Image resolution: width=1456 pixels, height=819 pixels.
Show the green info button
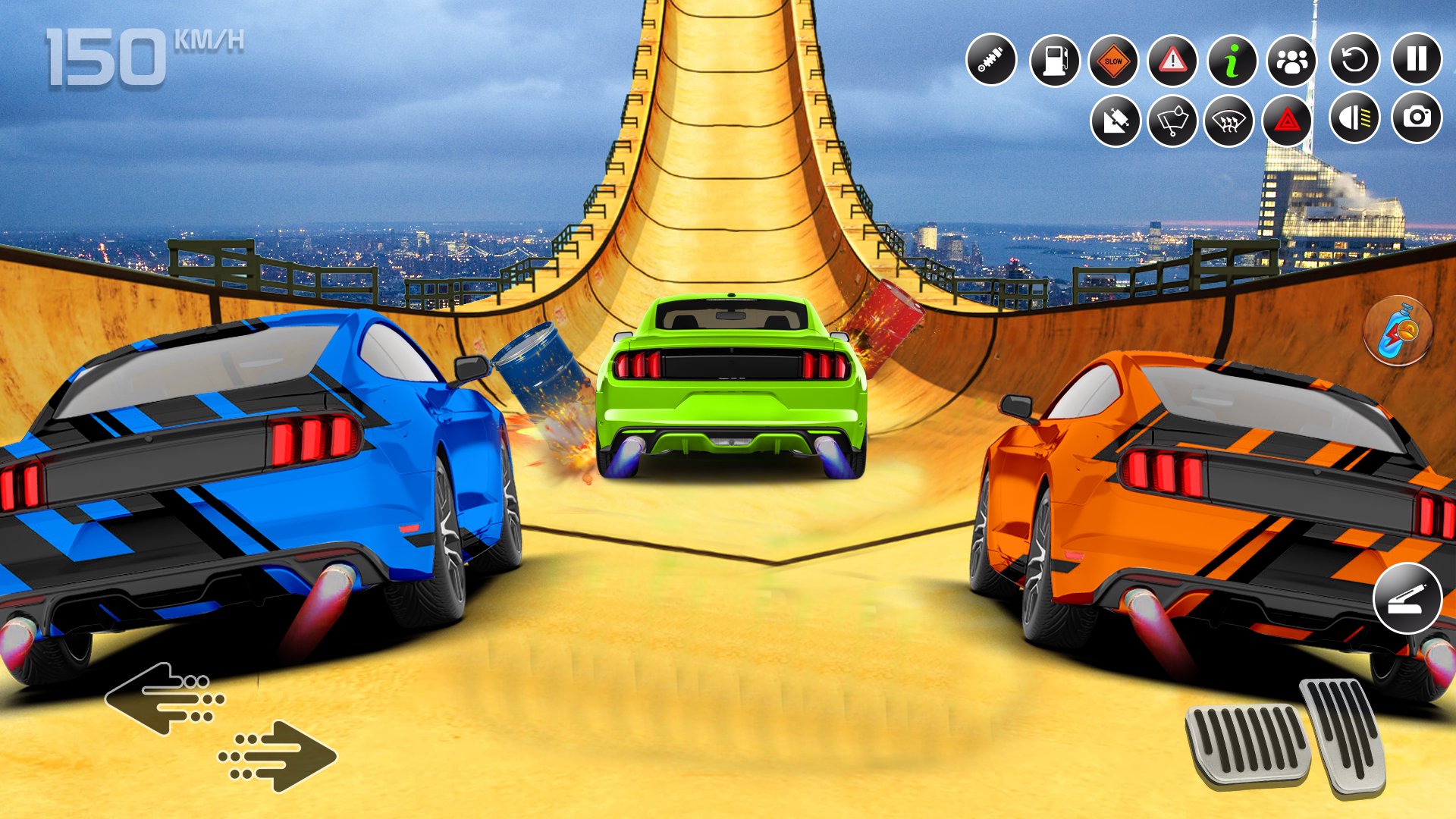[x=1232, y=61]
